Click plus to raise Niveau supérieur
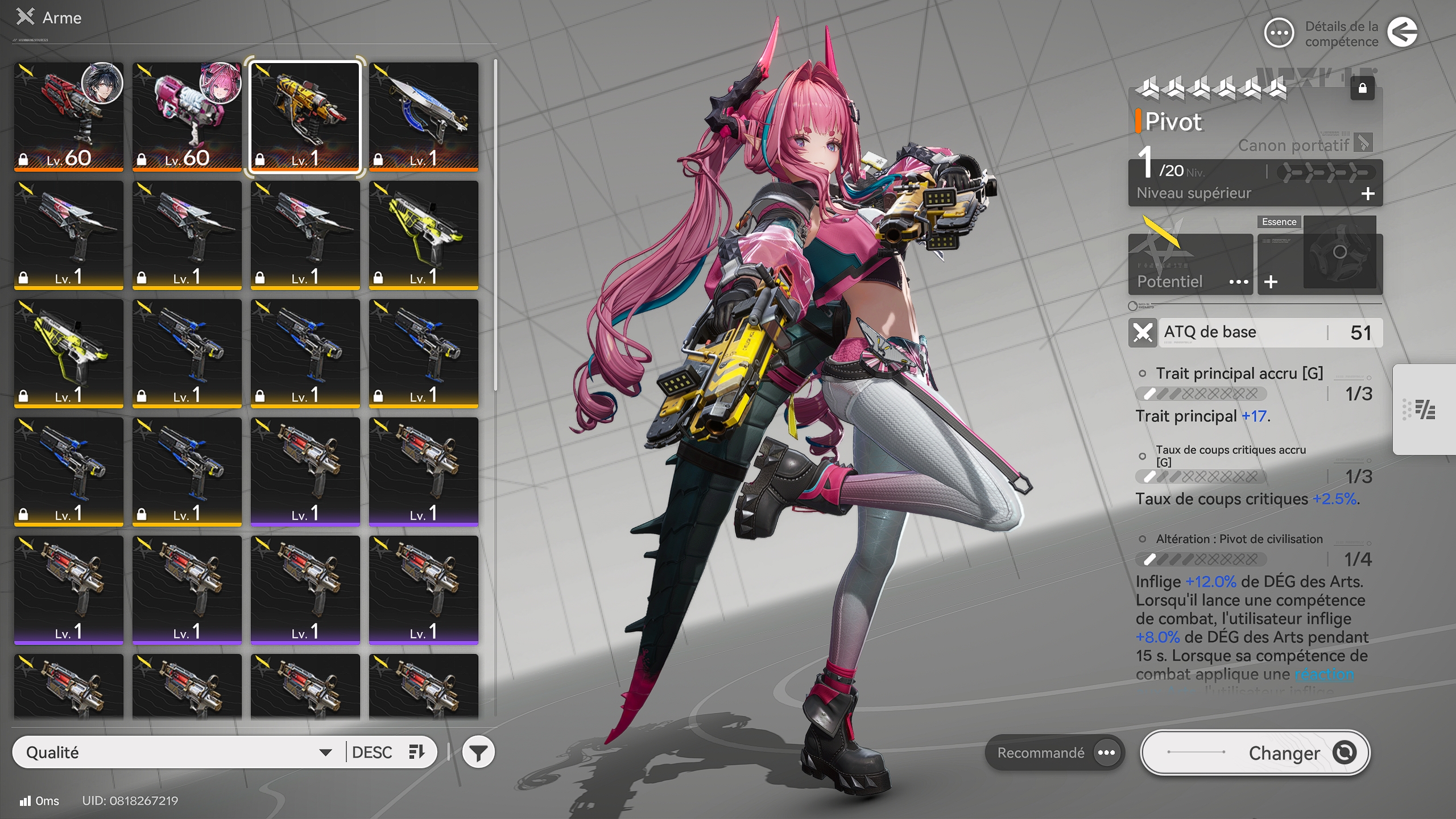The height and width of the screenshot is (819, 1456). (x=1367, y=193)
